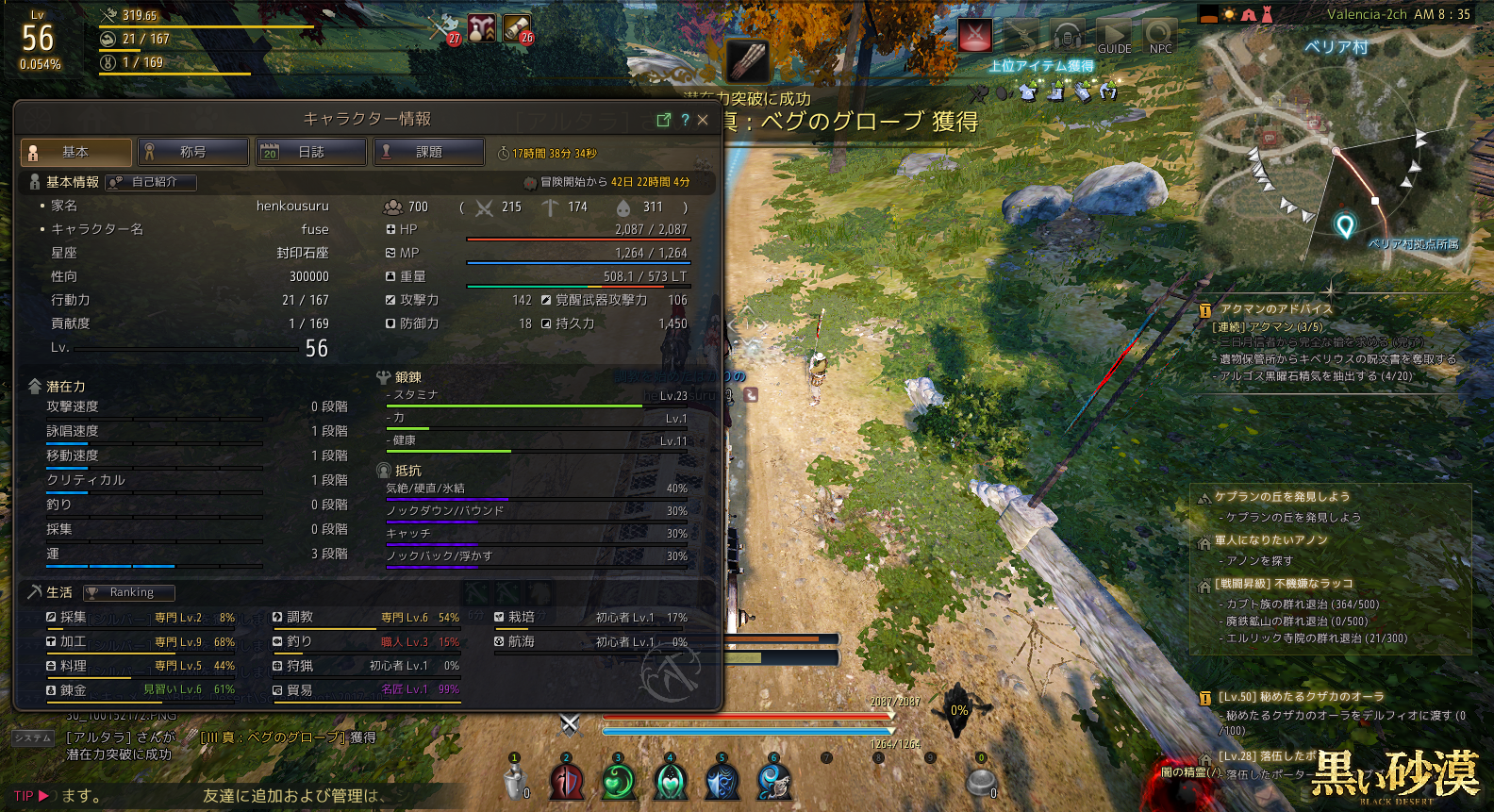Image resolution: width=1494 pixels, height=812 pixels.
Task: Close the character information window
Action: pyautogui.click(x=703, y=120)
